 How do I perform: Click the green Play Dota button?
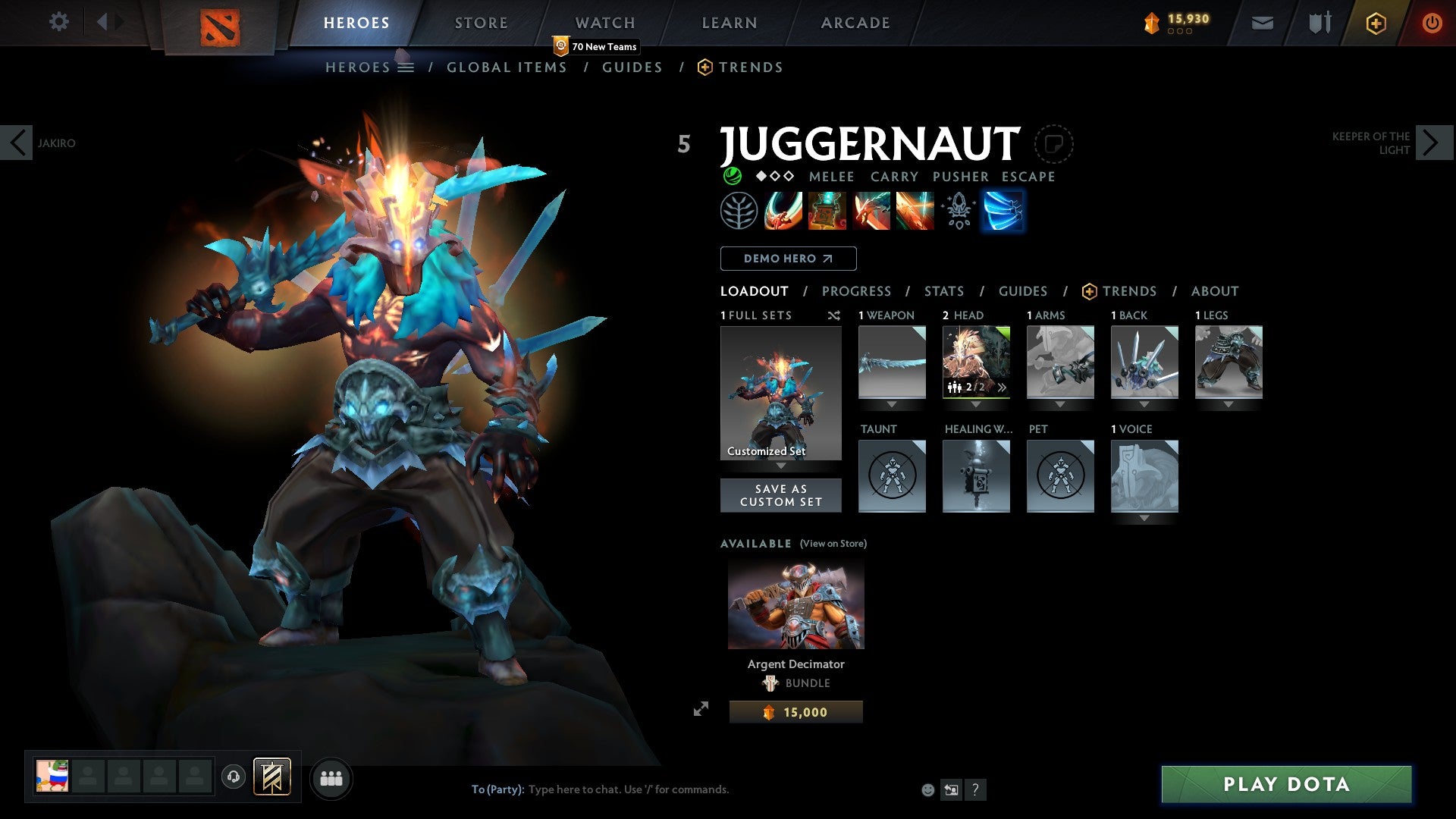click(1286, 784)
